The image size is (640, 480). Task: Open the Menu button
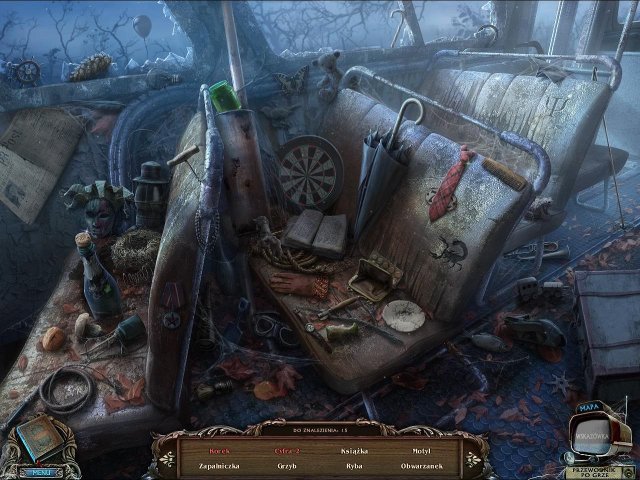(x=40, y=471)
